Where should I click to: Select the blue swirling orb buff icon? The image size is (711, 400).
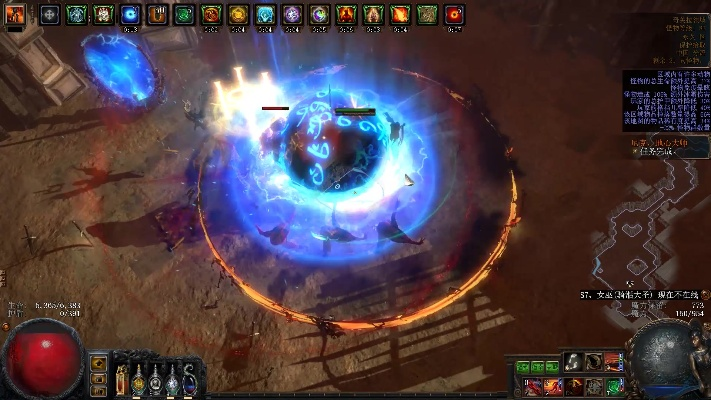point(130,14)
